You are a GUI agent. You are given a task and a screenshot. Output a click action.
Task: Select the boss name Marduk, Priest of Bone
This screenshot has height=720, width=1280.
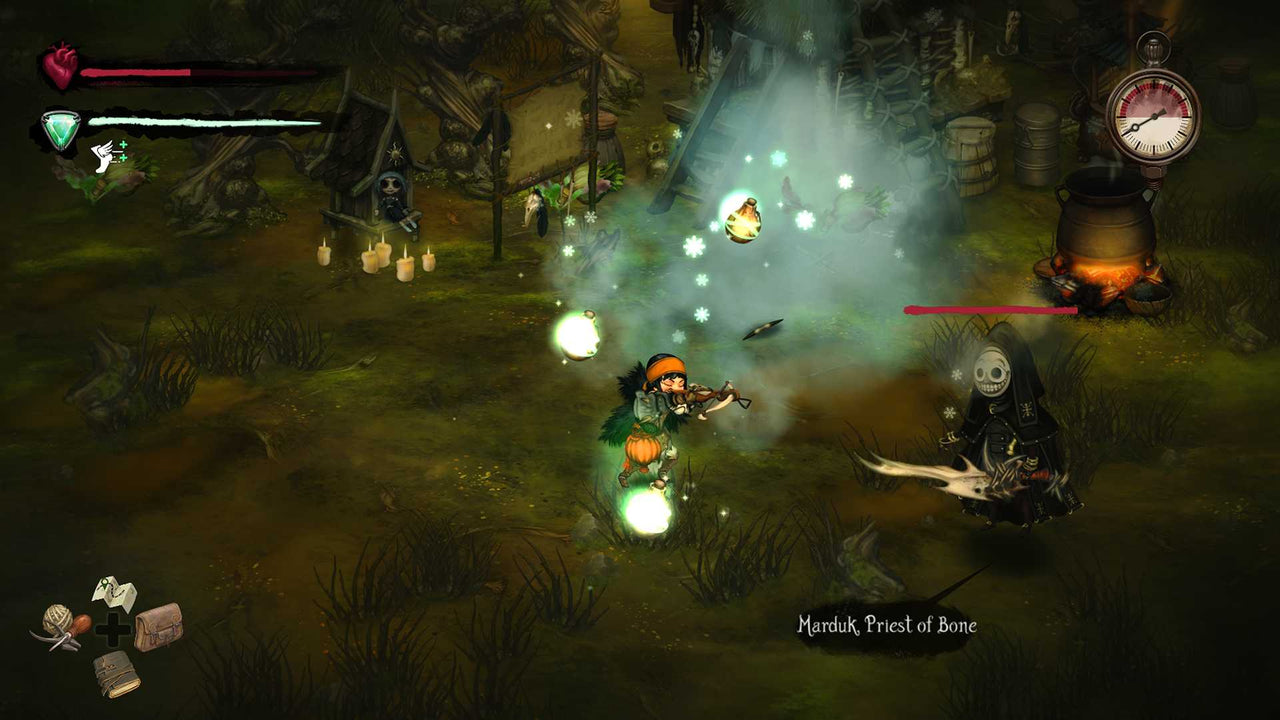tap(886, 625)
